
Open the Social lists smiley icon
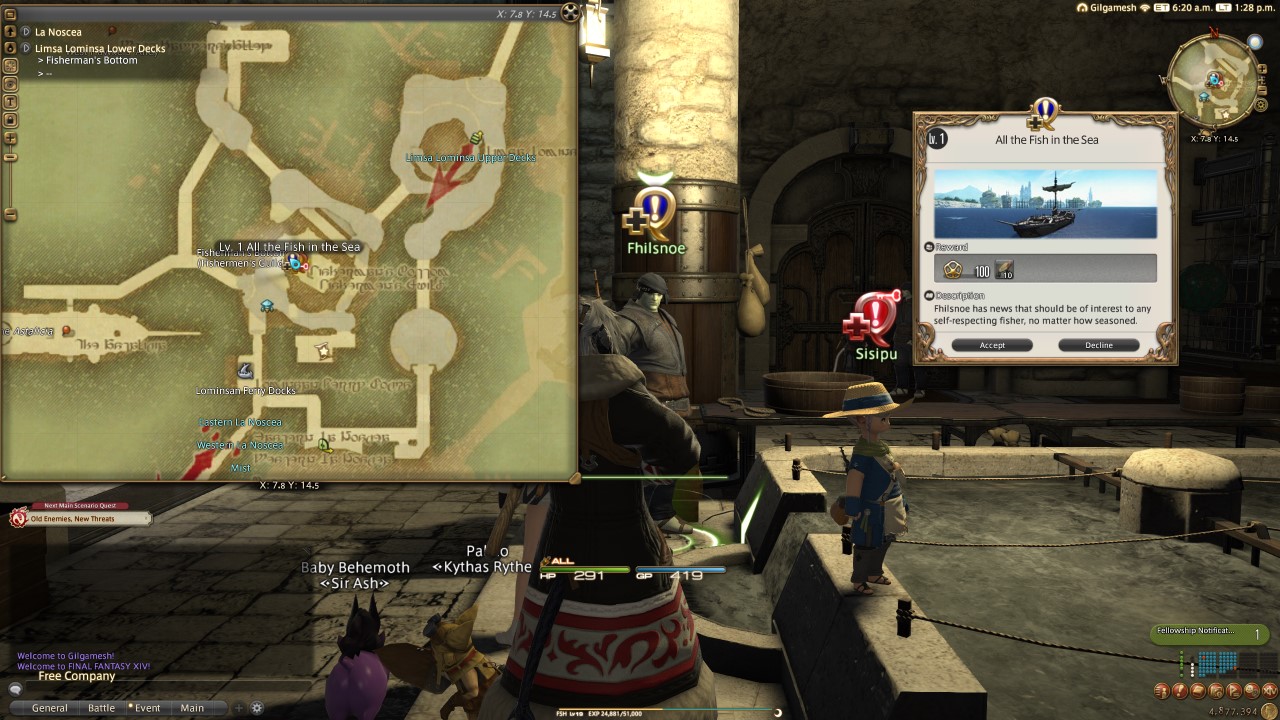1251,690
